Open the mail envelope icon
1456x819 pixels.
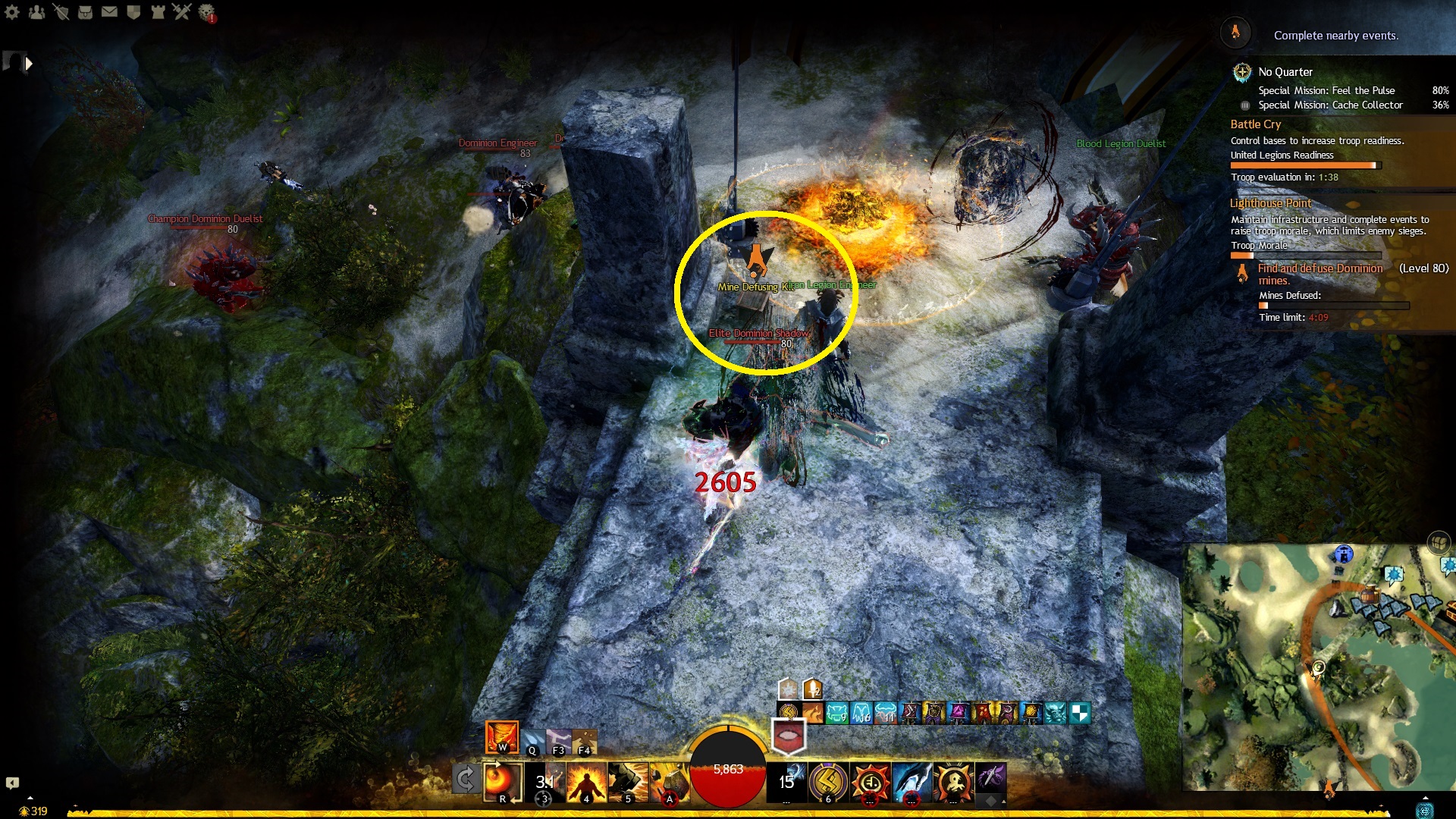click(x=109, y=12)
